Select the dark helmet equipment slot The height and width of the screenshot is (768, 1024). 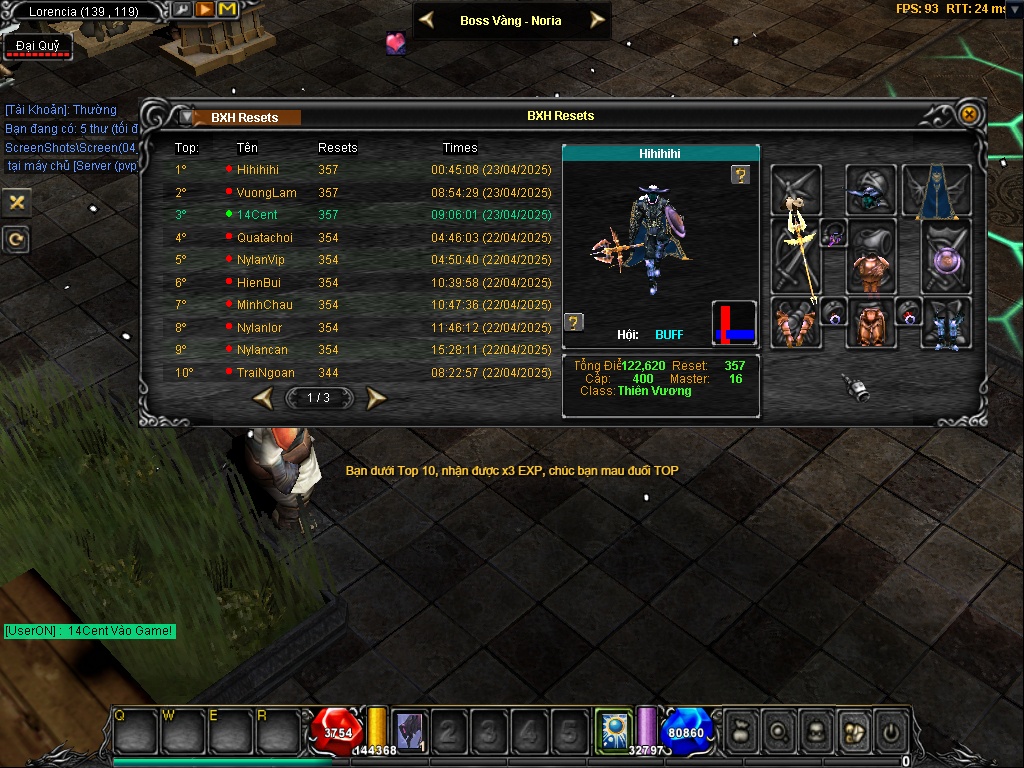click(871, 190)
